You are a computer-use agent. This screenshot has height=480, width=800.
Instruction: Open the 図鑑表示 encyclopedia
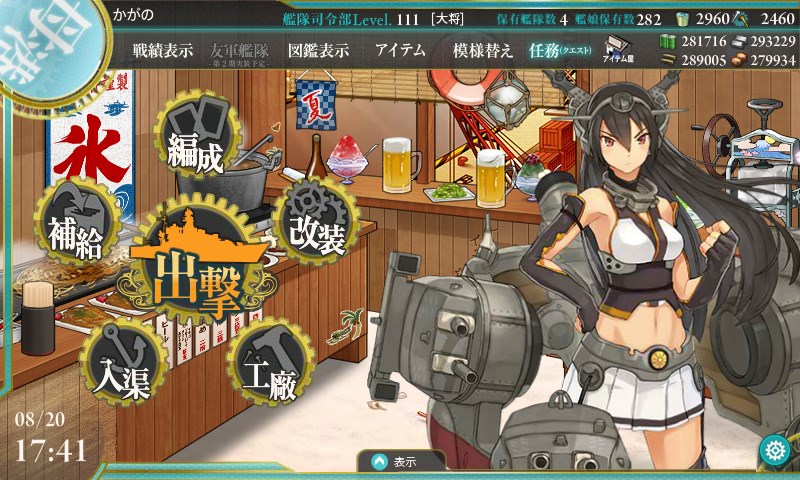pos(316,50)
